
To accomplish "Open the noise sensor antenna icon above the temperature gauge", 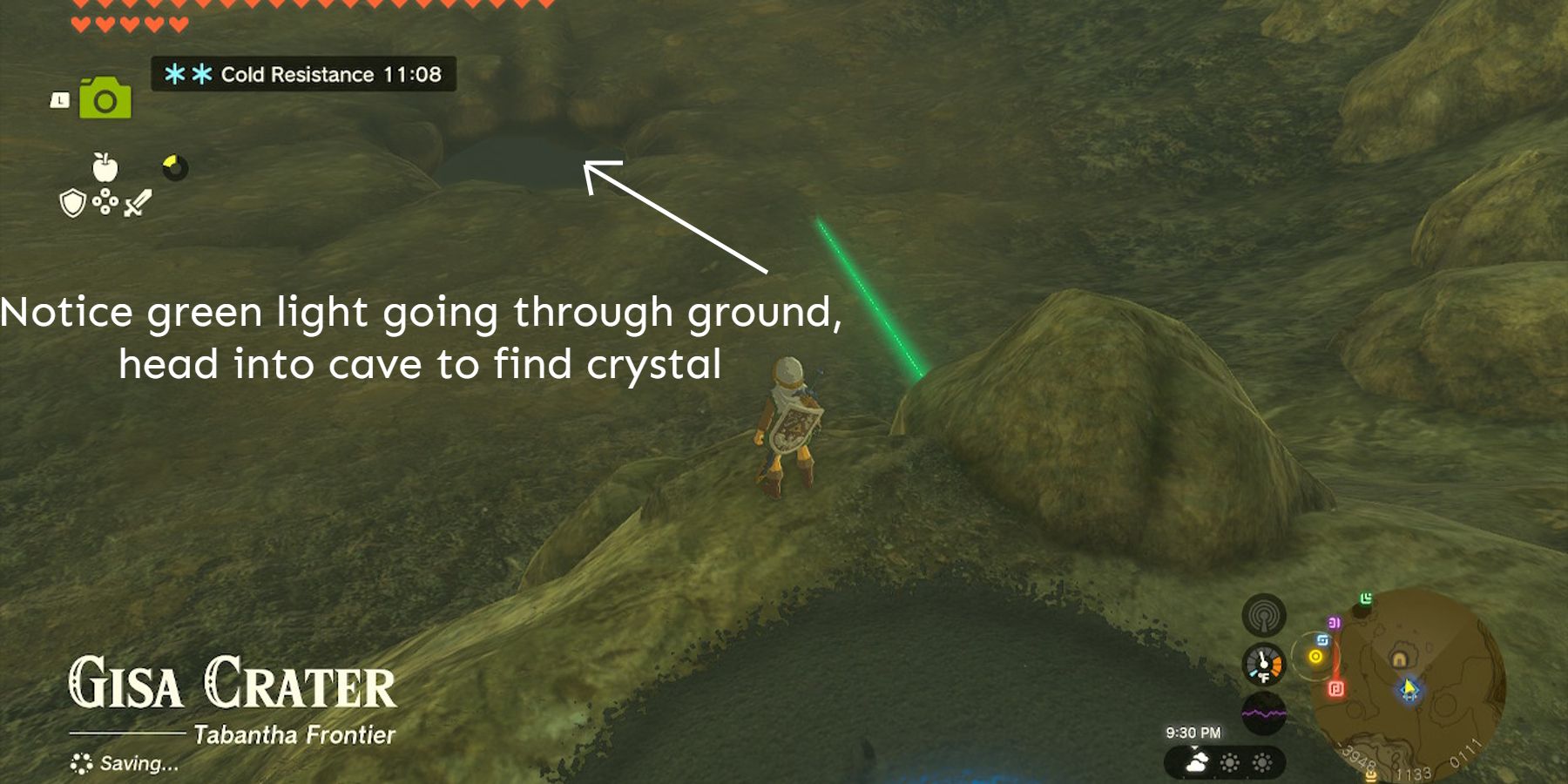I will point(1264,618).
